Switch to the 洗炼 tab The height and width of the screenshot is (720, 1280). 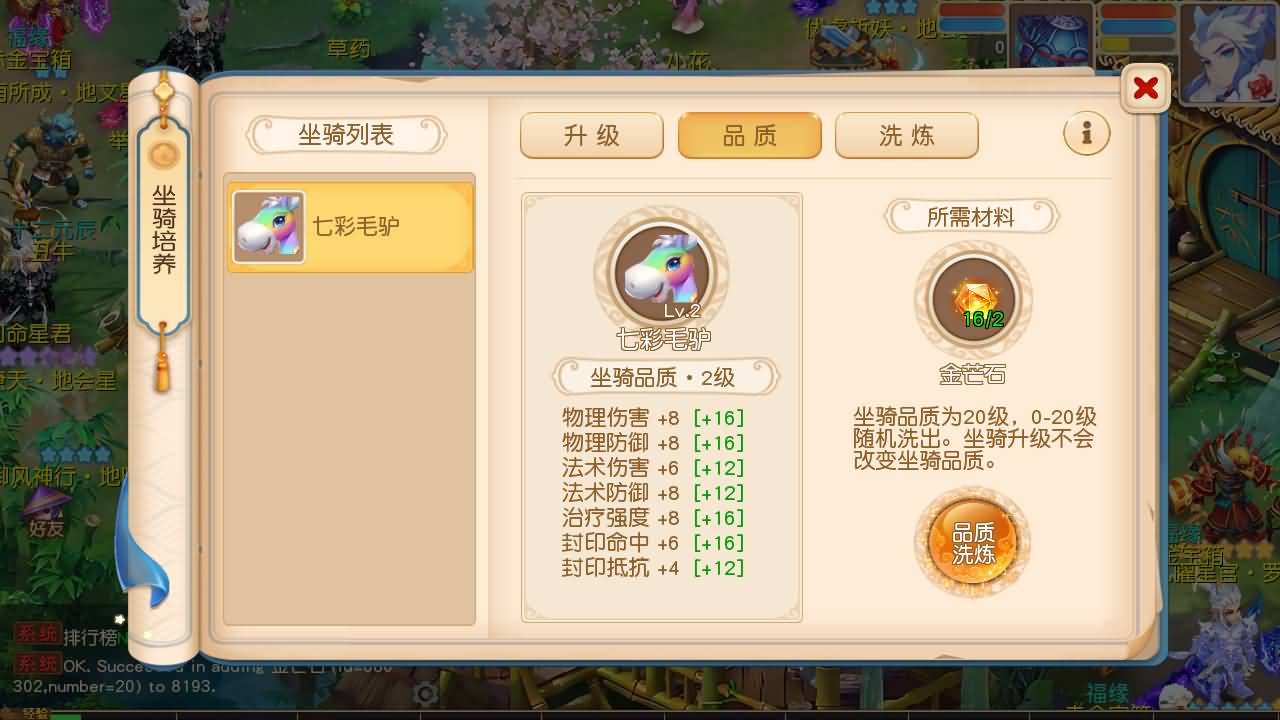pos(906,134)
